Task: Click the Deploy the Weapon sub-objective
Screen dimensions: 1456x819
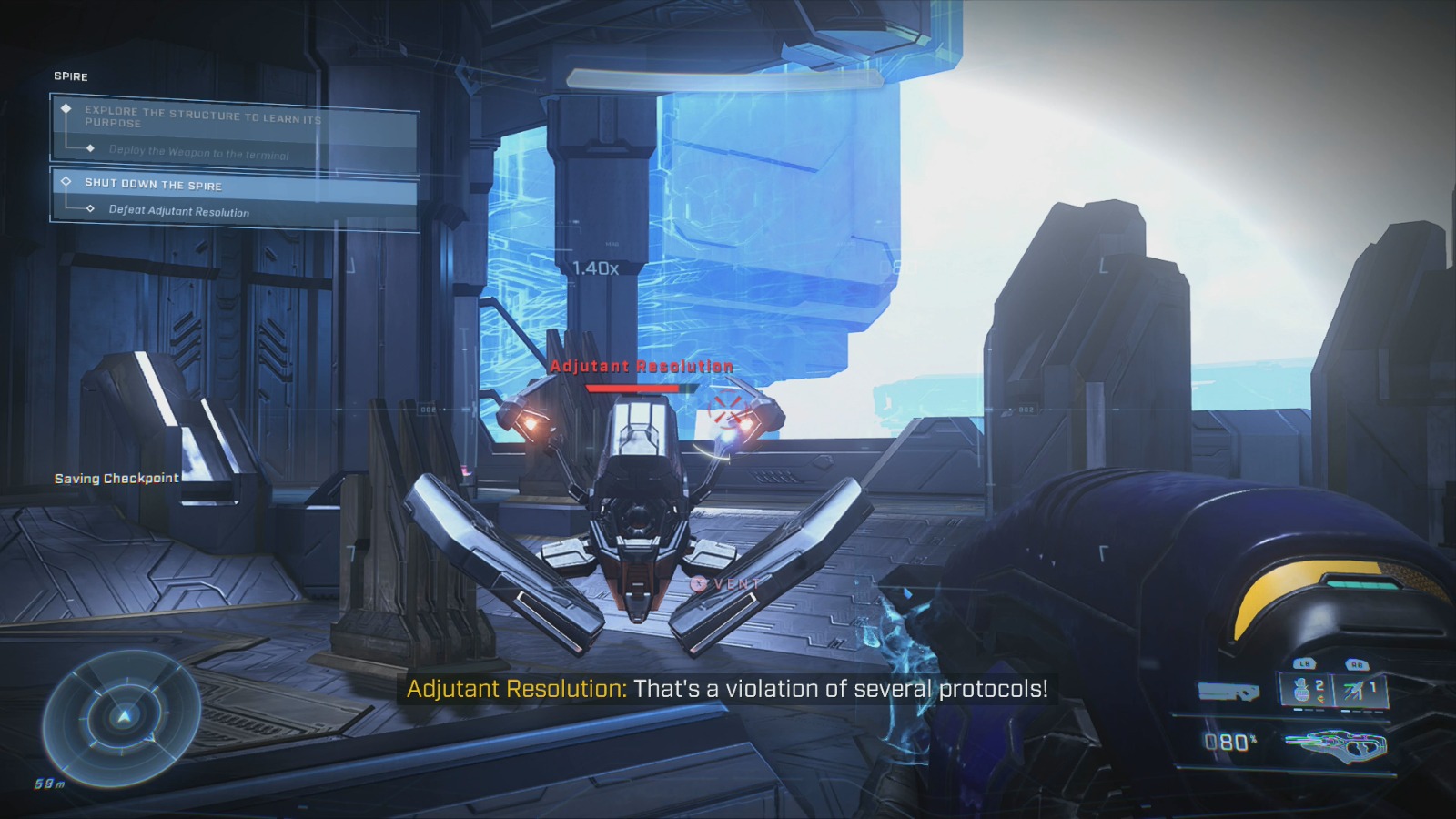Action: 198,152
